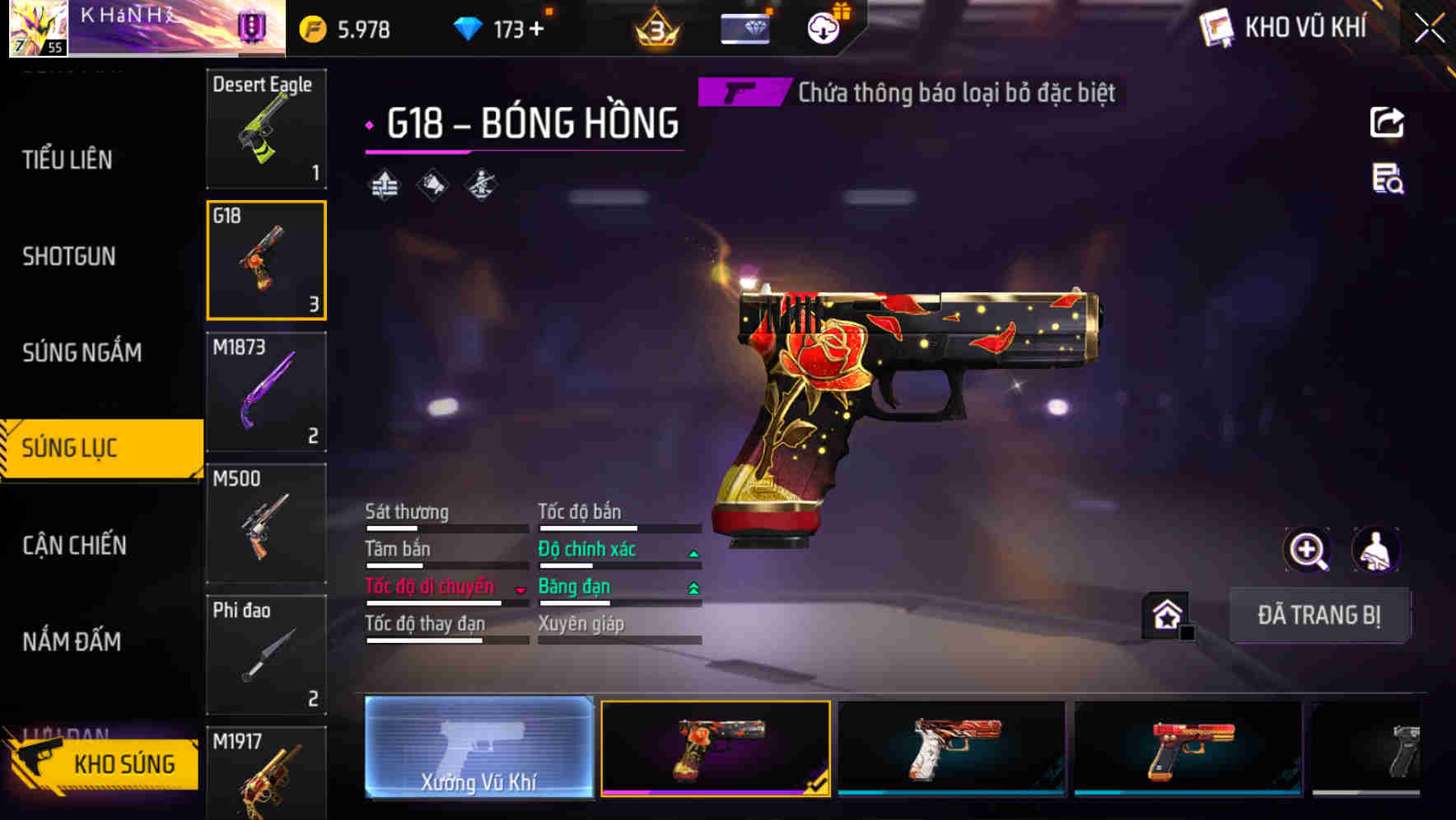Expand the Độ chính xác stat arrow

pyautogui.click(x=693, y=550)
